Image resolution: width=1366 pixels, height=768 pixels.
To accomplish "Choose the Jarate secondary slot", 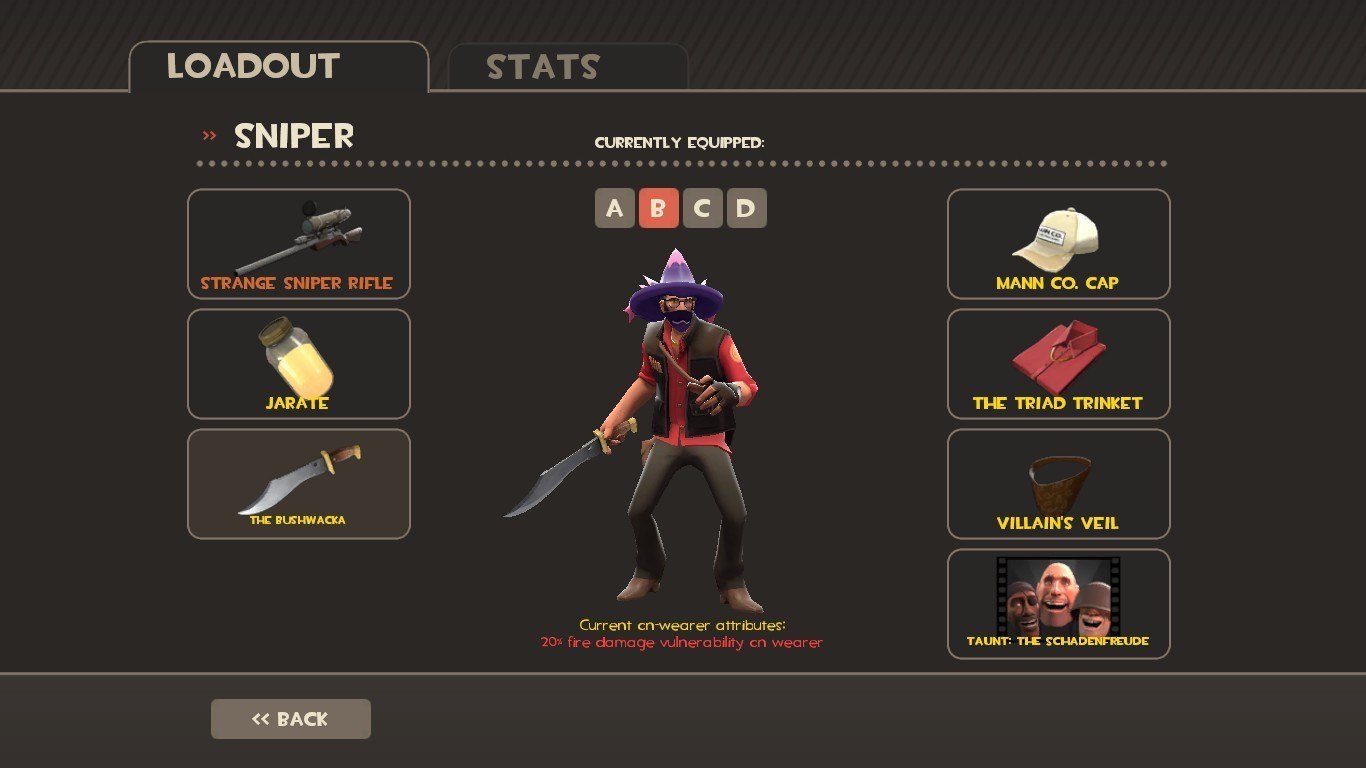I will (298, 363).
